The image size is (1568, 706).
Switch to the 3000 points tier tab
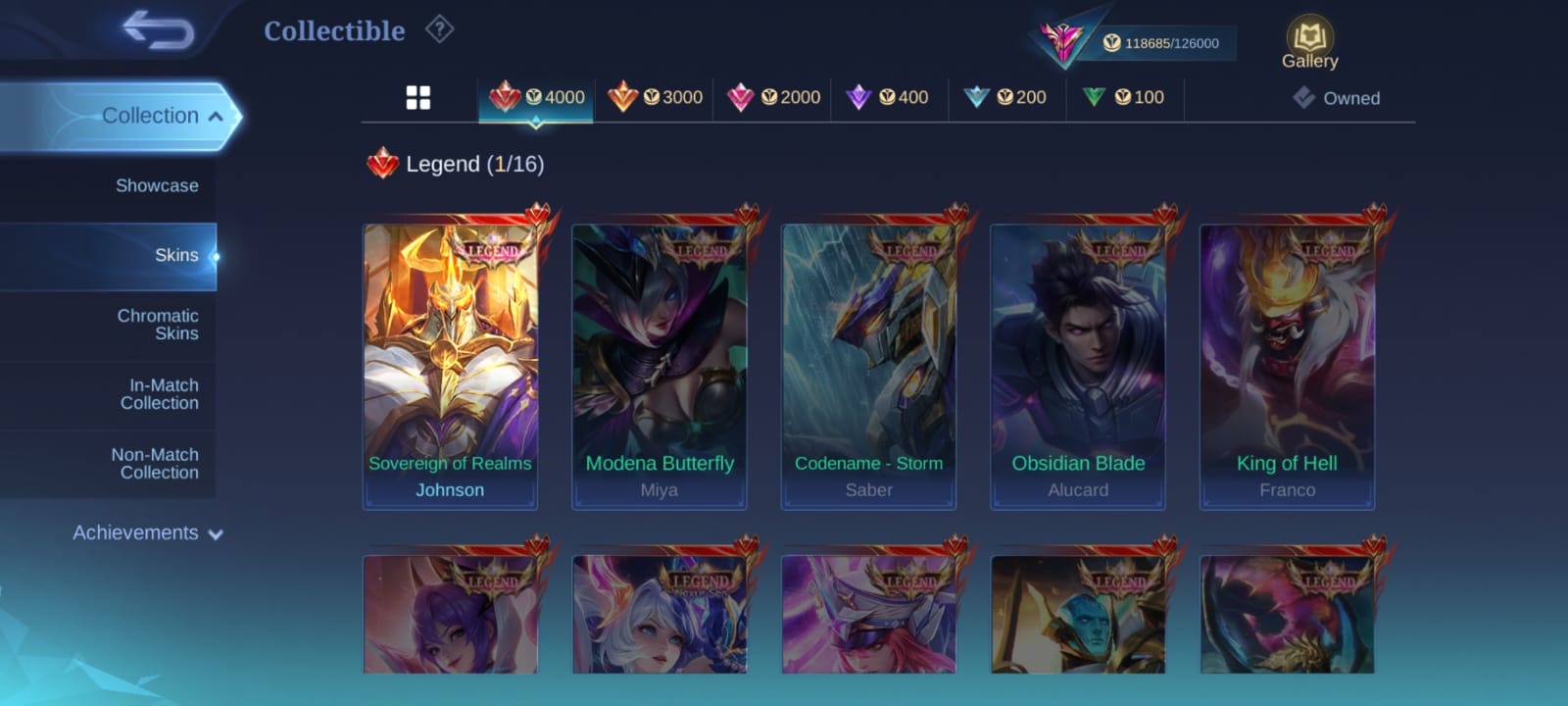(x=655, y=97)
